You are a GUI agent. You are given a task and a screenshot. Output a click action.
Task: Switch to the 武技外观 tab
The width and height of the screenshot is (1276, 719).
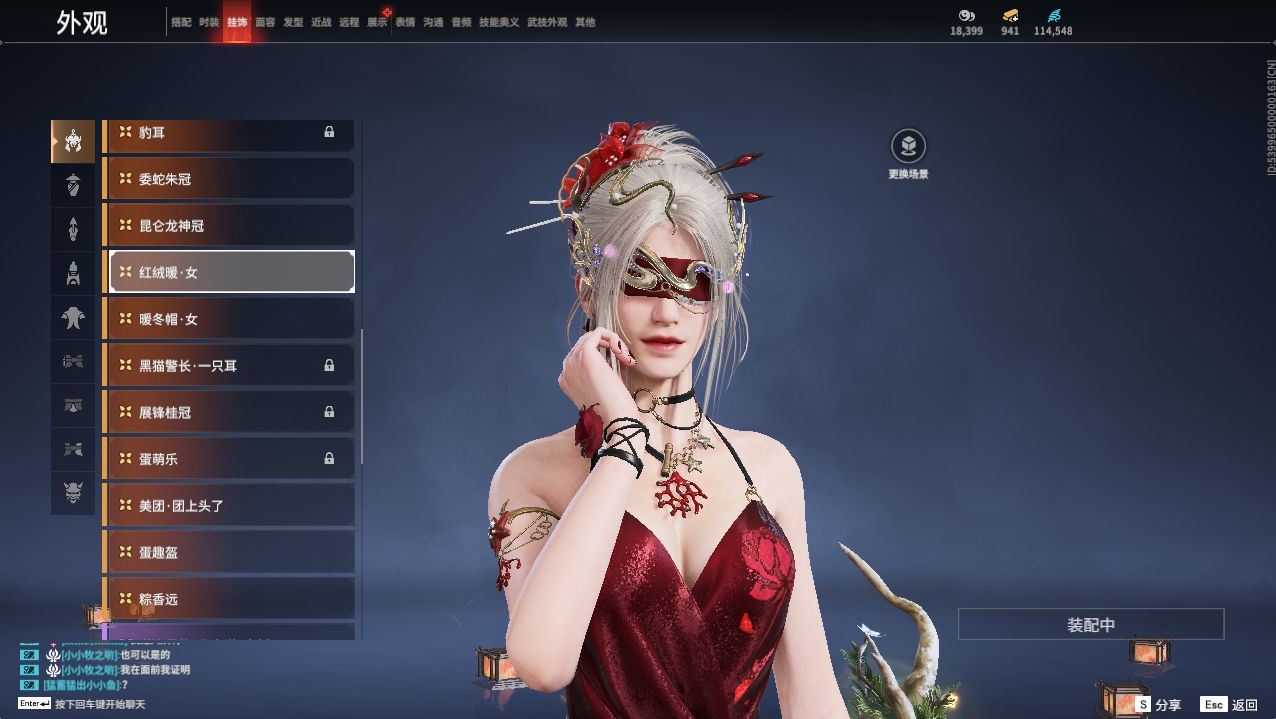click(x=547, y=22)
